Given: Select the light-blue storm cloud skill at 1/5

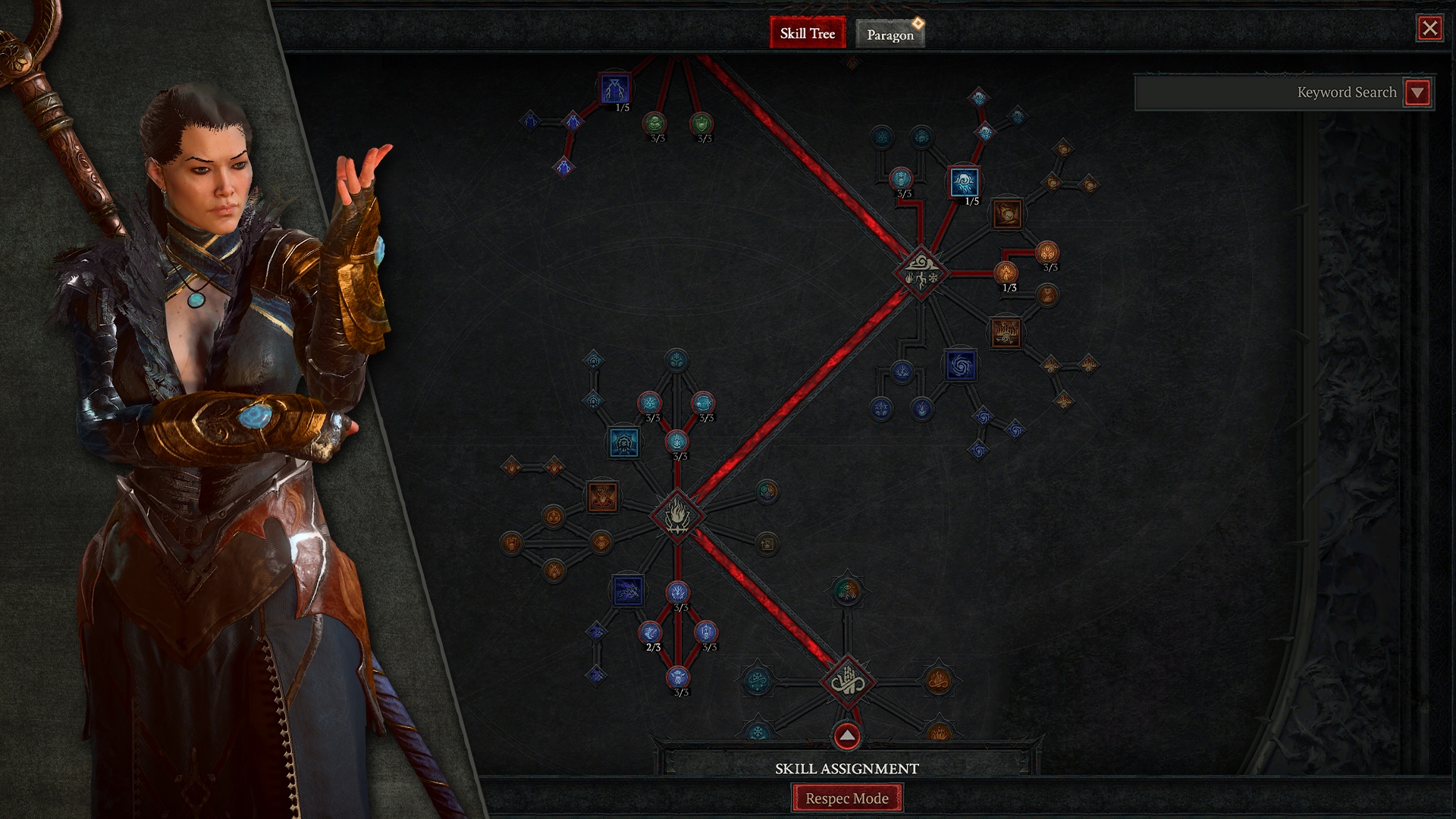Looking at the screenshot, I should (x=964, y=183).
